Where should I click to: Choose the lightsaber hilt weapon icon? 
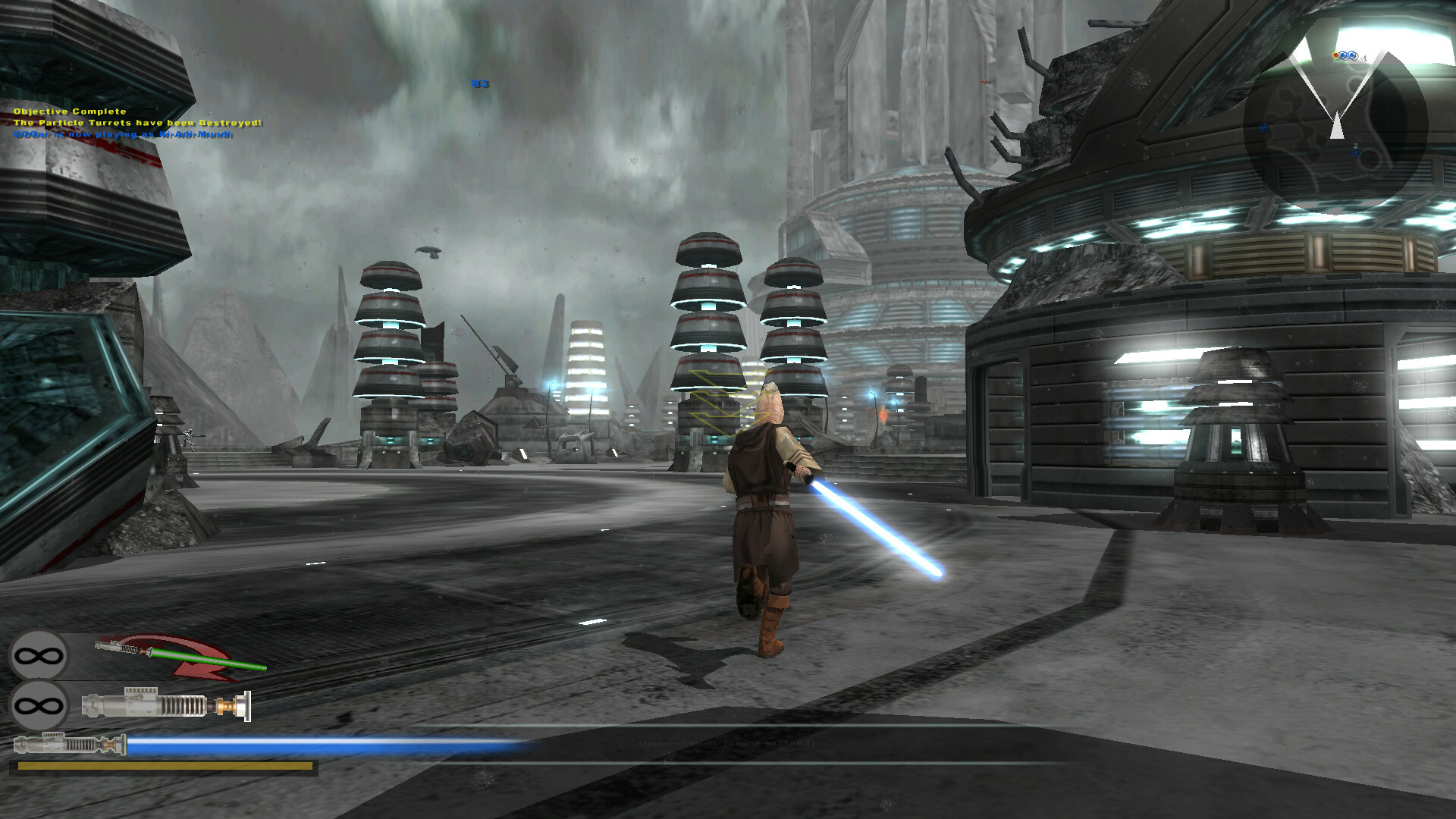tap(166, 705)
